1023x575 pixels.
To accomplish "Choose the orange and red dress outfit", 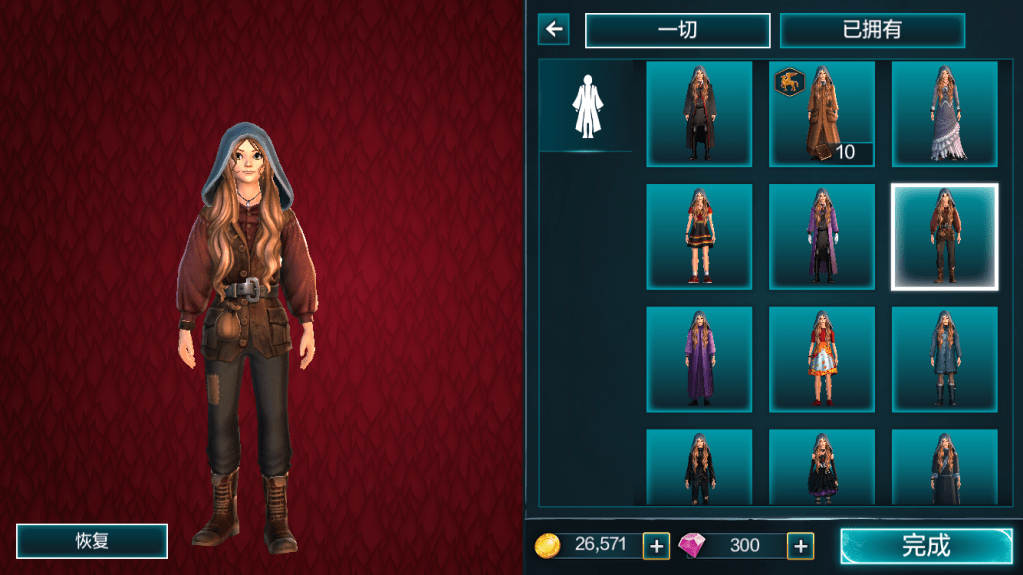I will pos(822,360).
